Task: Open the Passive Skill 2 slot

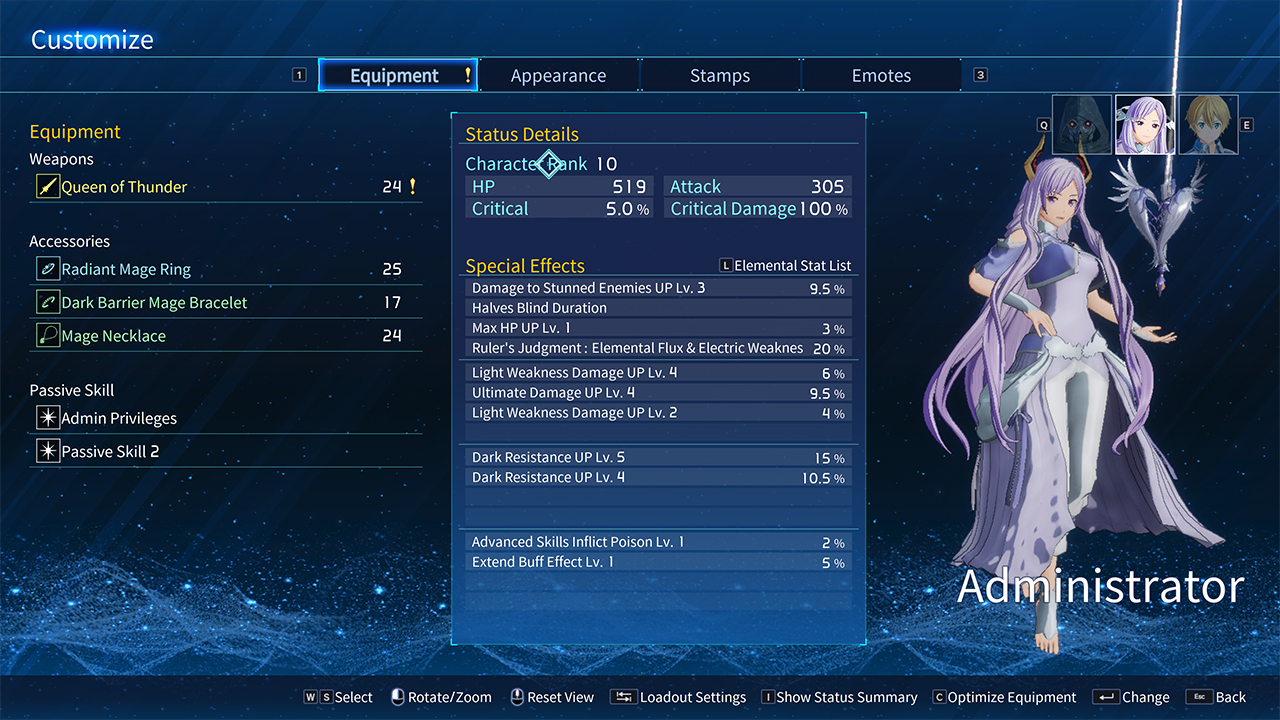Action: [x=110, y=452]
